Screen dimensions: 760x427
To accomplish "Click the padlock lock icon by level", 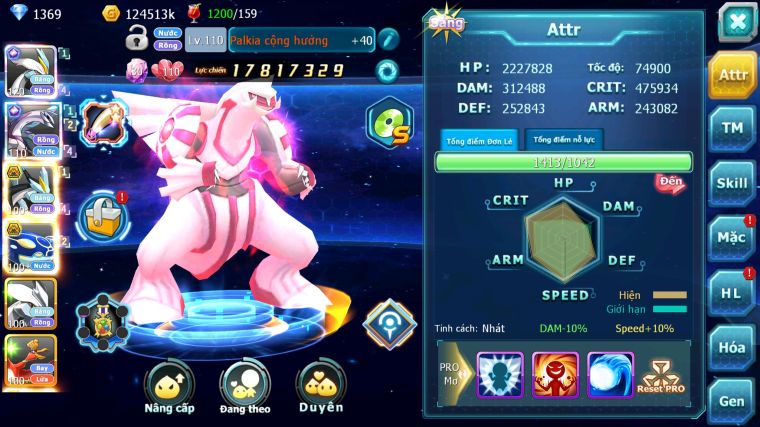I will (137, 40).
